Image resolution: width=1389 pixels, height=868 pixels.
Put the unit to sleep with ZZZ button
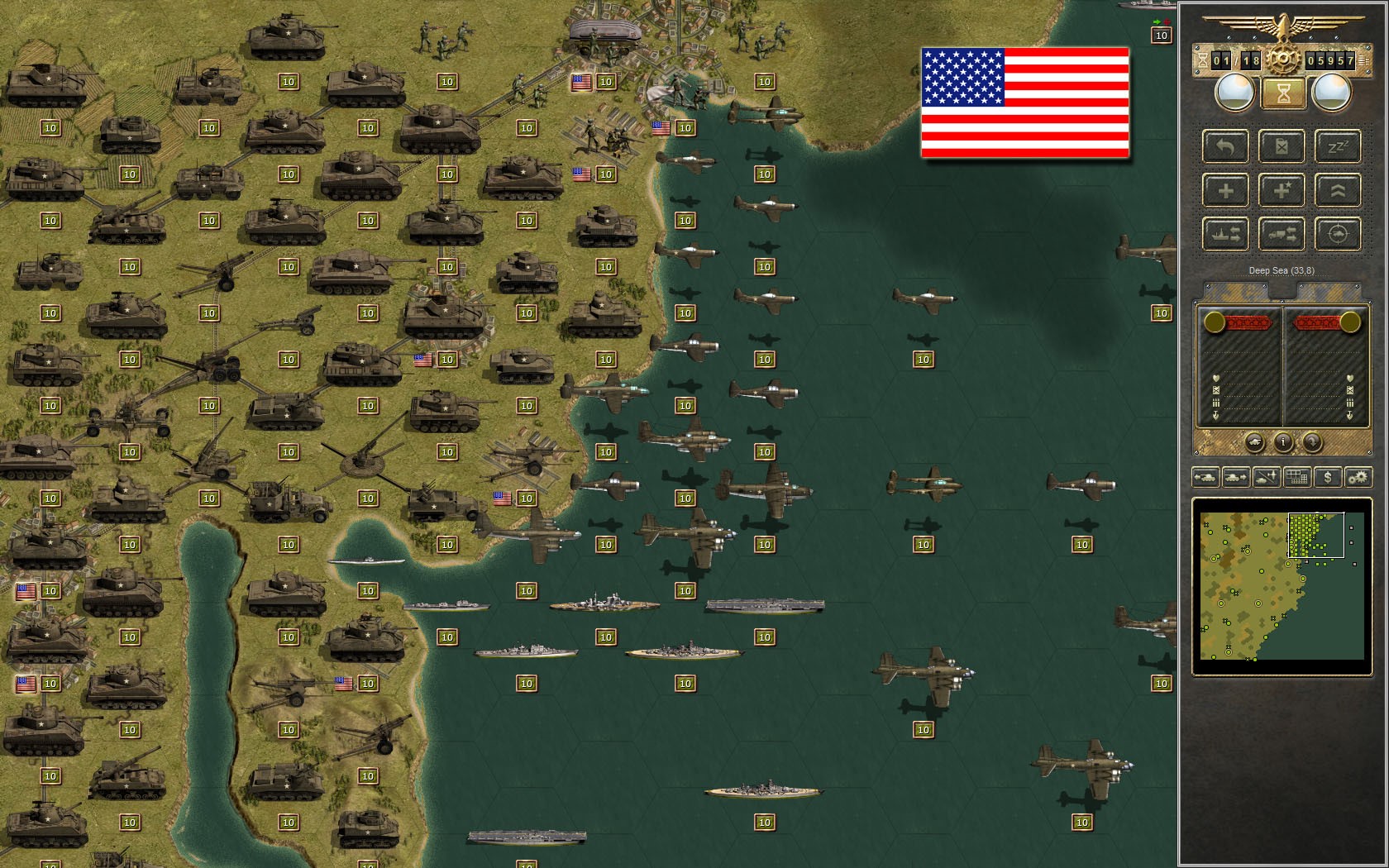[1337, 147]
